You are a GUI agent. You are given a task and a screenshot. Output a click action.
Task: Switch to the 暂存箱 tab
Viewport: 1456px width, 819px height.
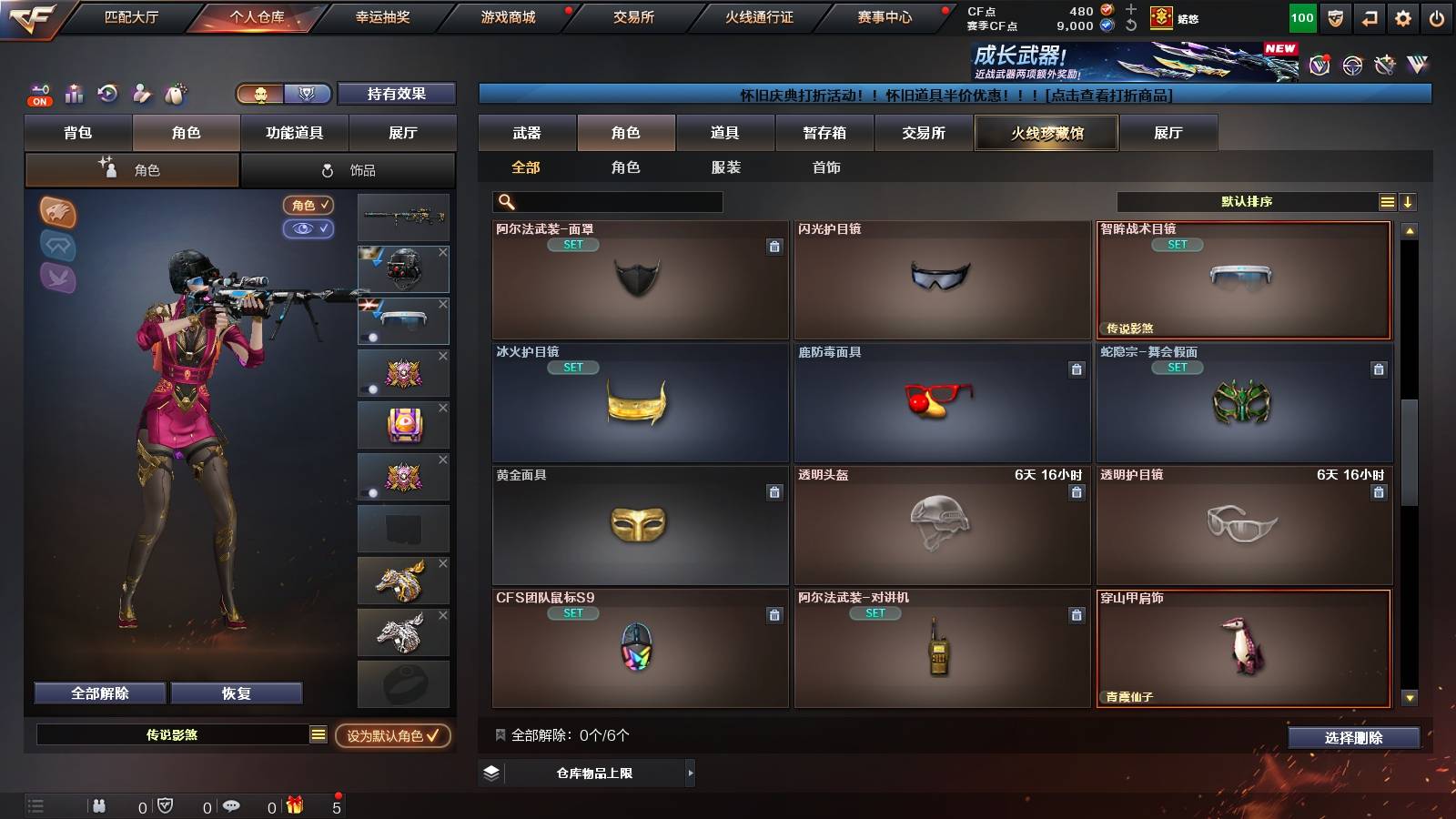coord(824,132)
